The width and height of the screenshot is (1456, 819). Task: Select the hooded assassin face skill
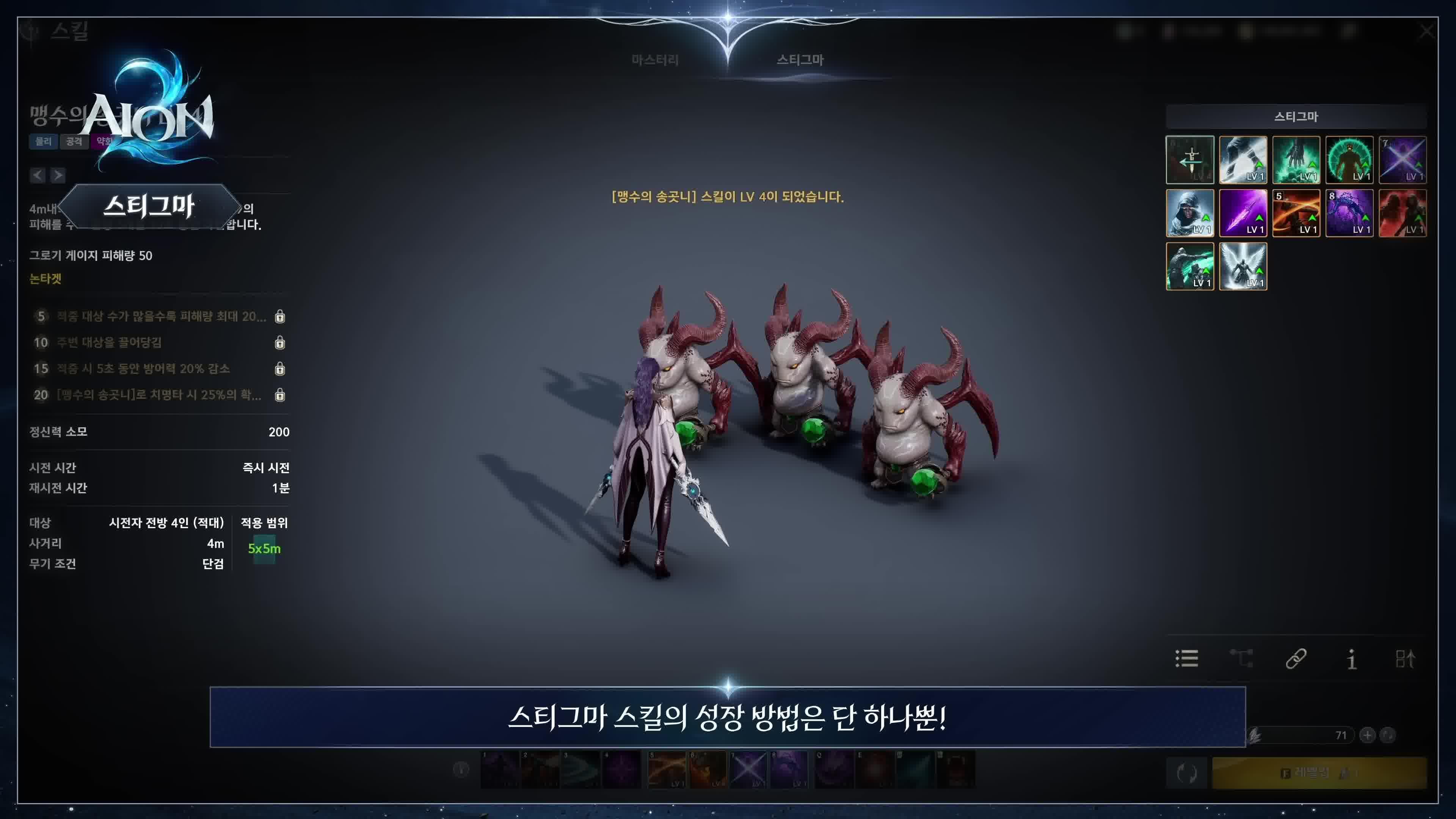[x=1190, y=213]
